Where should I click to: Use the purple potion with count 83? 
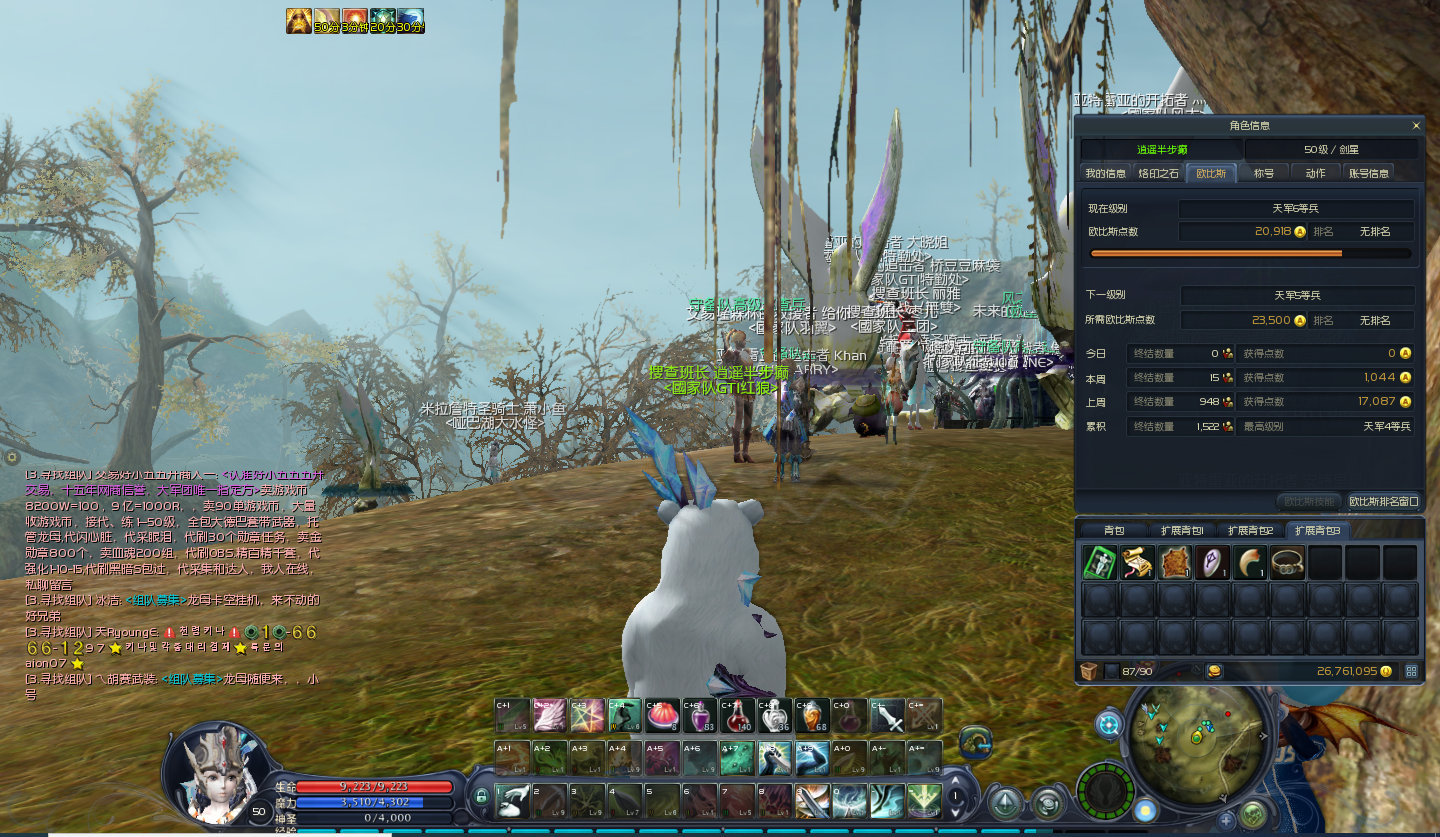(699, 716)
